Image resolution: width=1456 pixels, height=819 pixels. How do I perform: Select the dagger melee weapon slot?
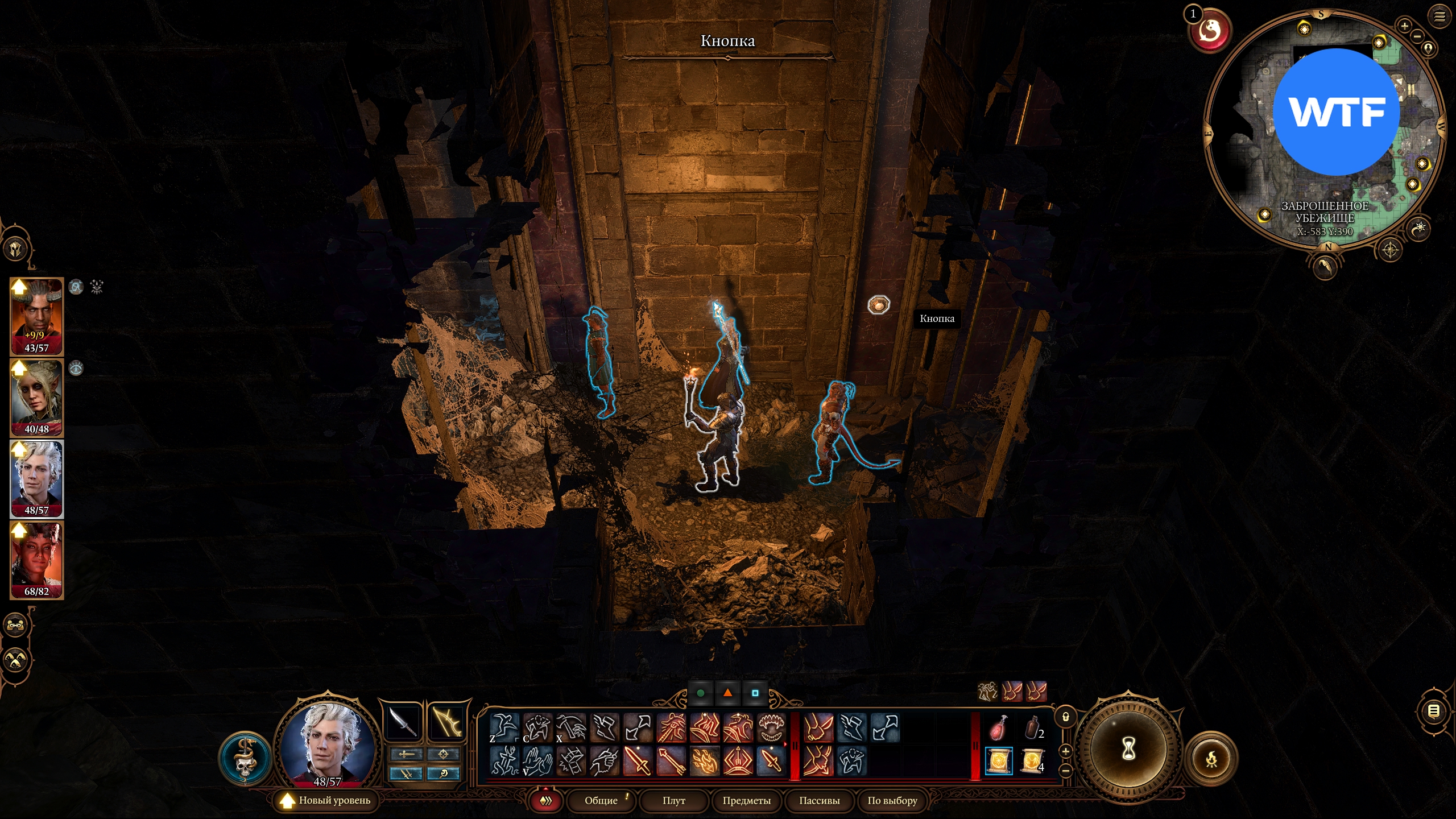click(403, 723)
